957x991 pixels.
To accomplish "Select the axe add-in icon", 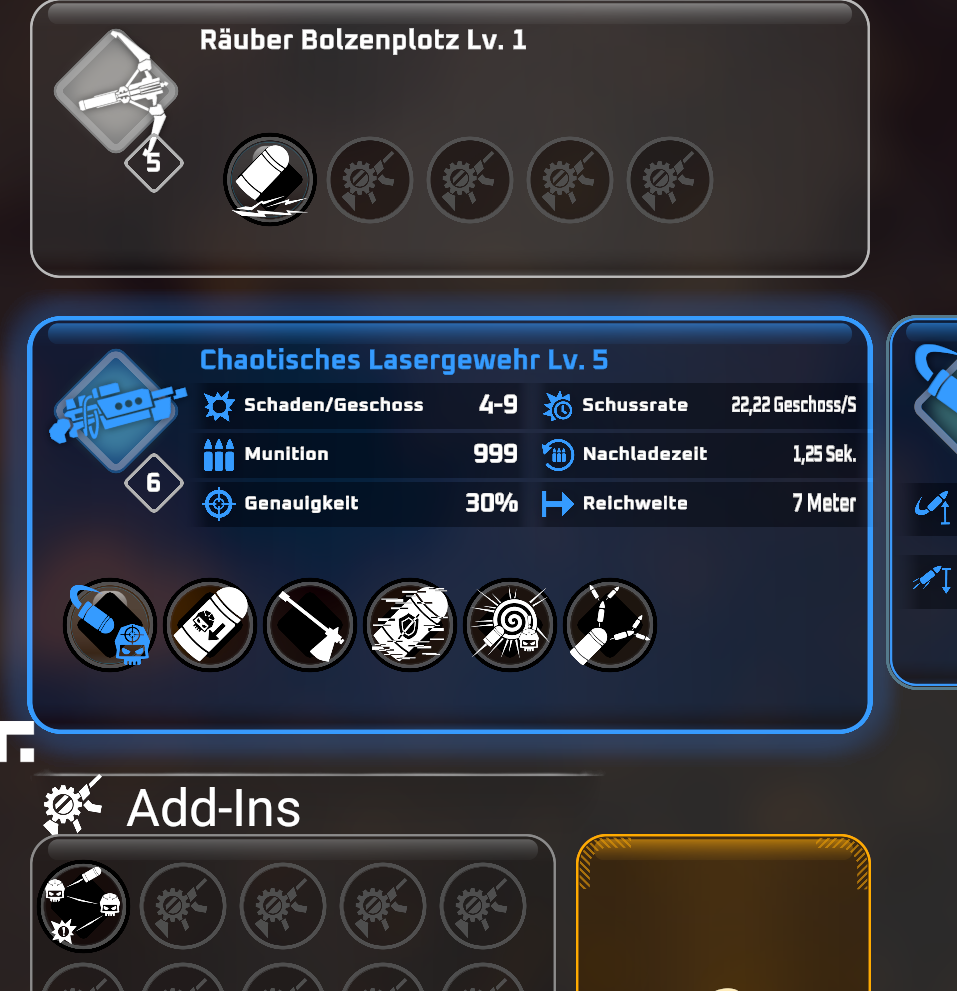I will point(310,625).
